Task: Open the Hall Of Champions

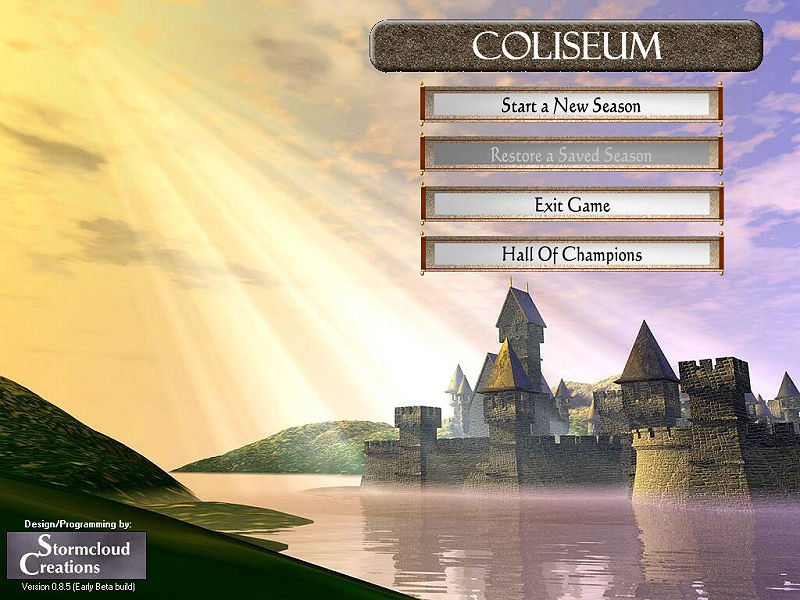Action: [x=571, y=254]
